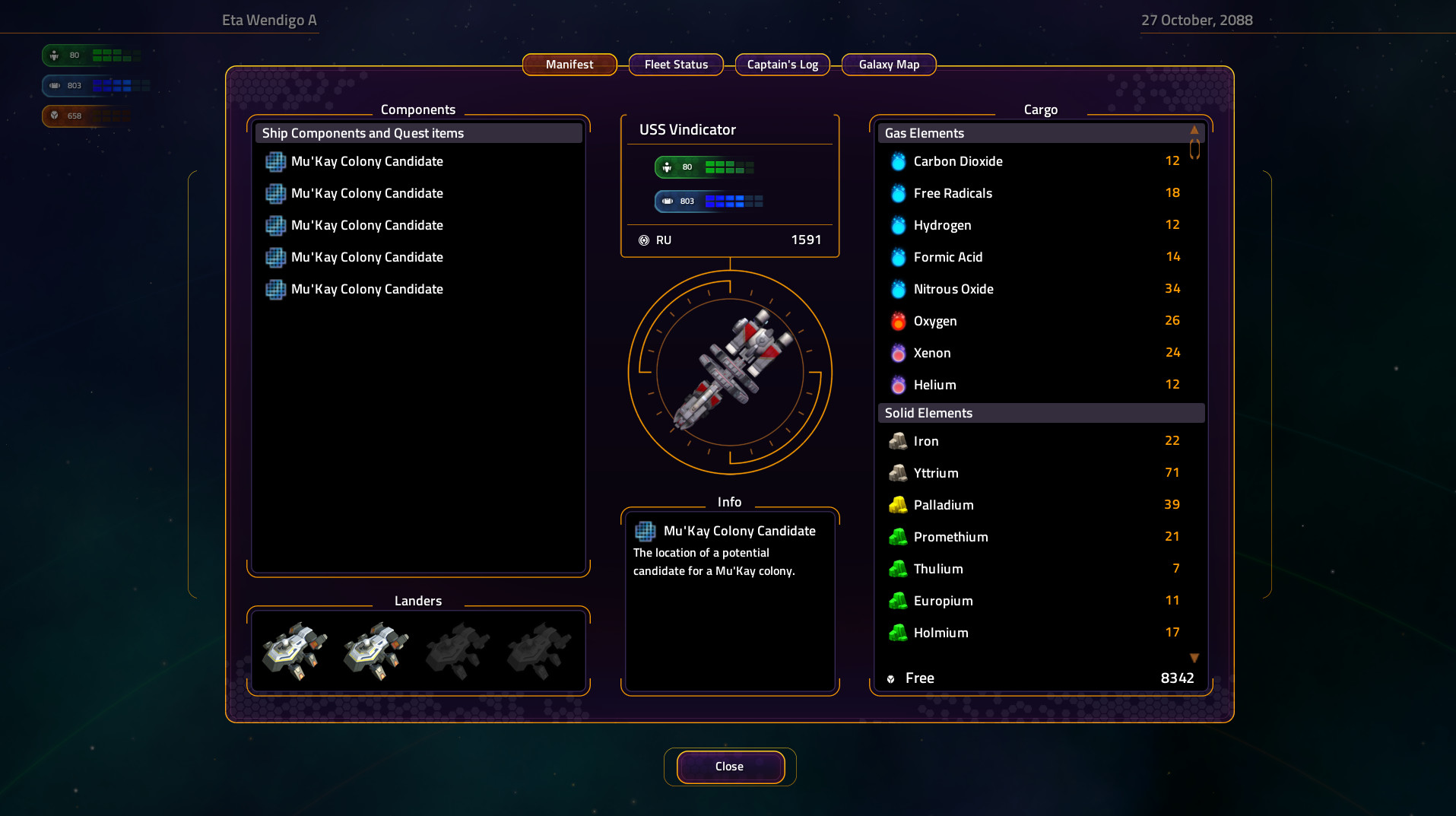This screenshot has height=816, width=1456.
Task: Open the Galaxy Map
Action: pos(888,65)
